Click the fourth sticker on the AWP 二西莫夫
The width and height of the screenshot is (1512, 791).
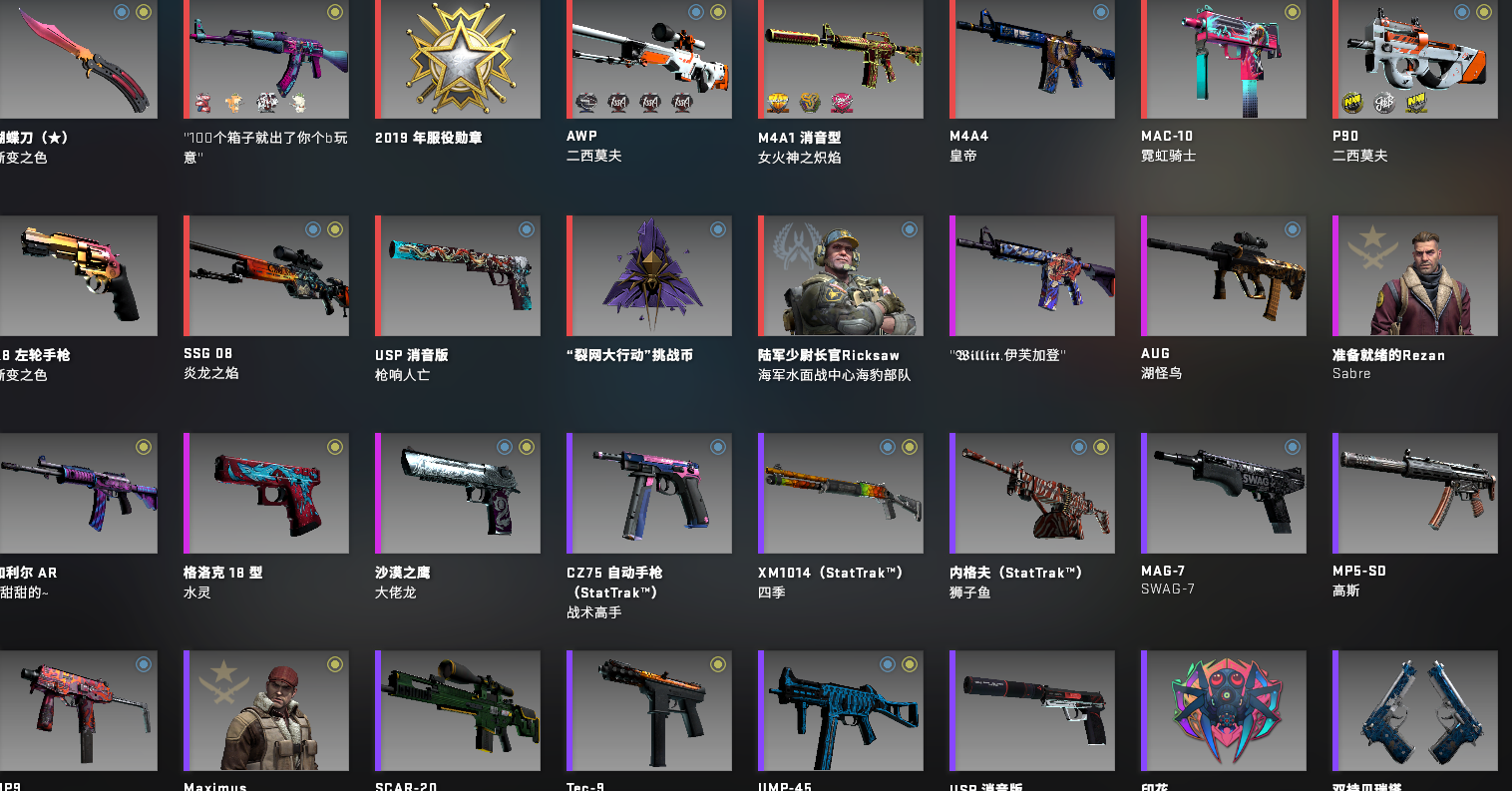point(683,101)
